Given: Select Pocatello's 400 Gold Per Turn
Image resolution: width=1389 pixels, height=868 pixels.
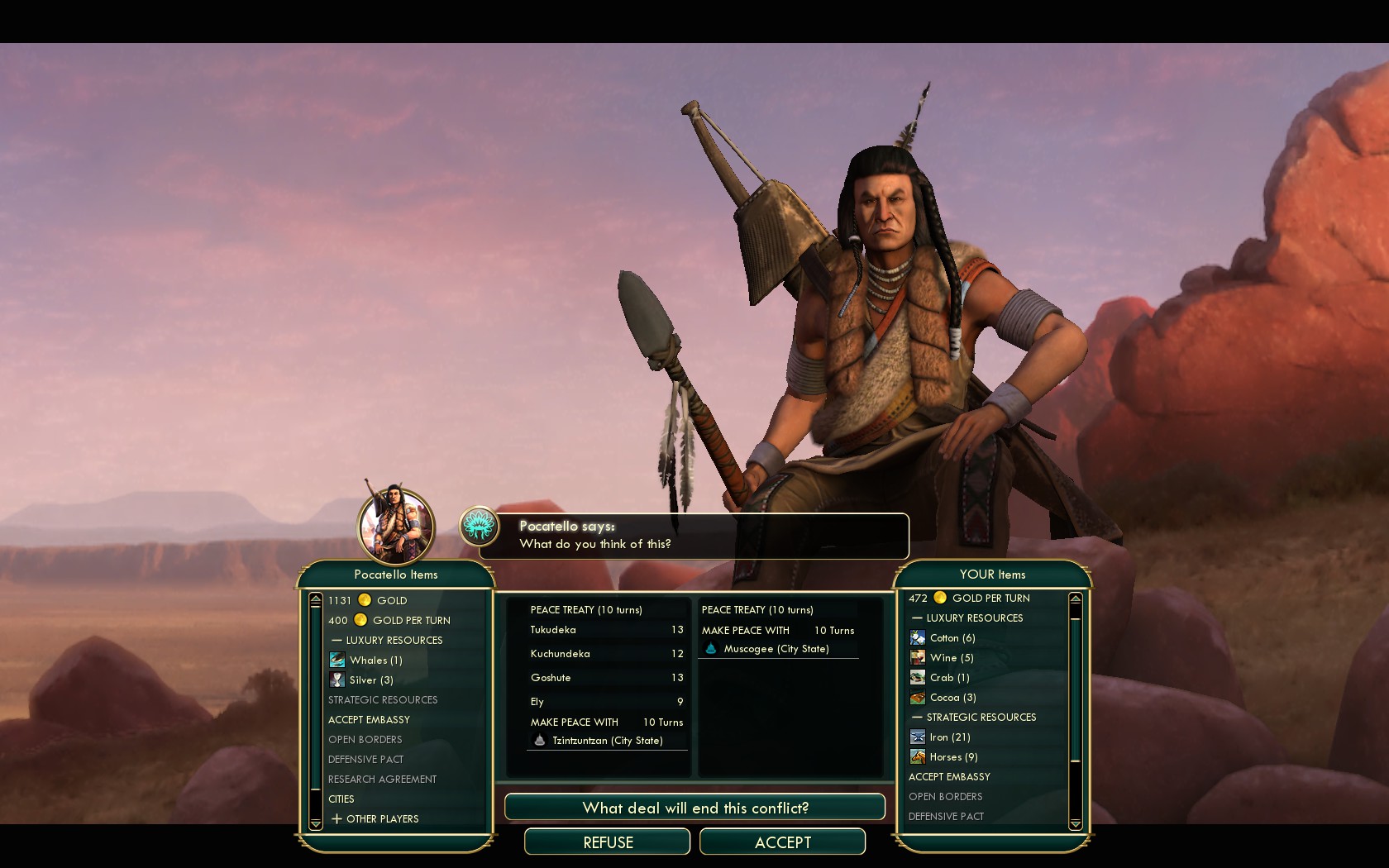Looking at the screenshot, I should [x=389, y=620].
